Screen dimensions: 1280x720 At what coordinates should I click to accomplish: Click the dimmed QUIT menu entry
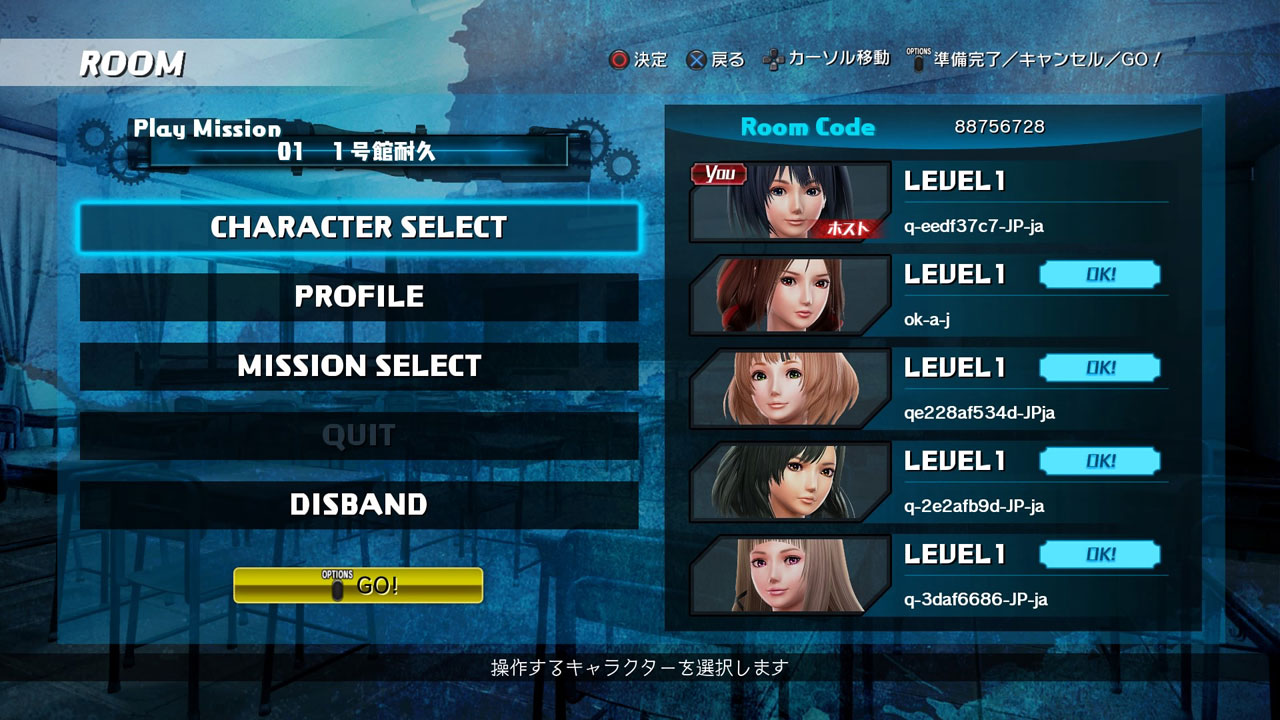click(x=358, y=435)
